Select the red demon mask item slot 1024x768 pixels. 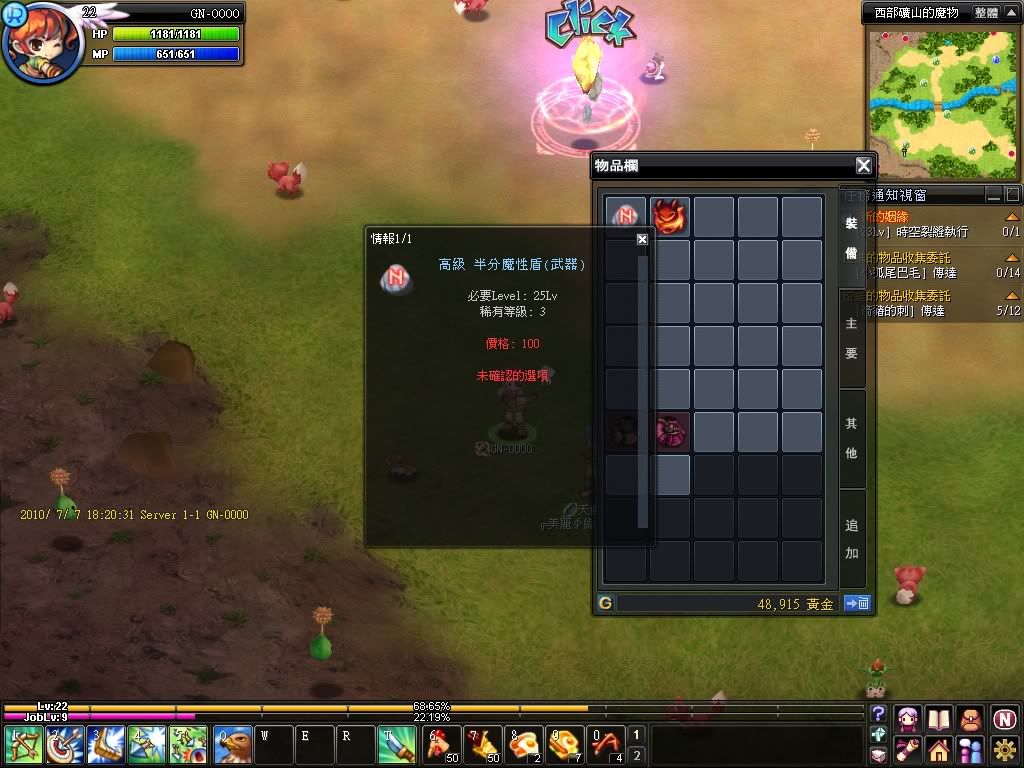click(670, 216)
